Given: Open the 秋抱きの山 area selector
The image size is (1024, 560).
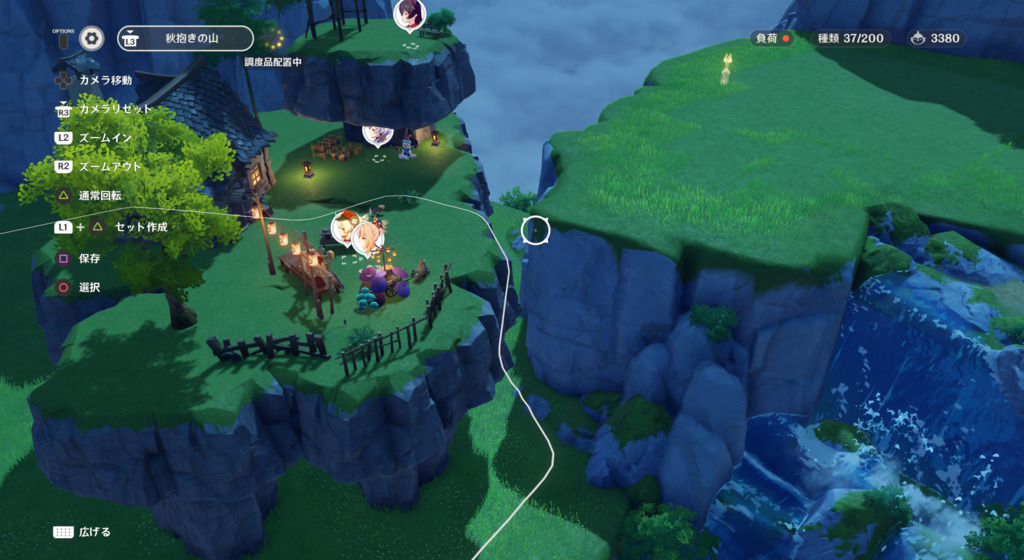Looking at the screenshot, I should tap(185, 39).
